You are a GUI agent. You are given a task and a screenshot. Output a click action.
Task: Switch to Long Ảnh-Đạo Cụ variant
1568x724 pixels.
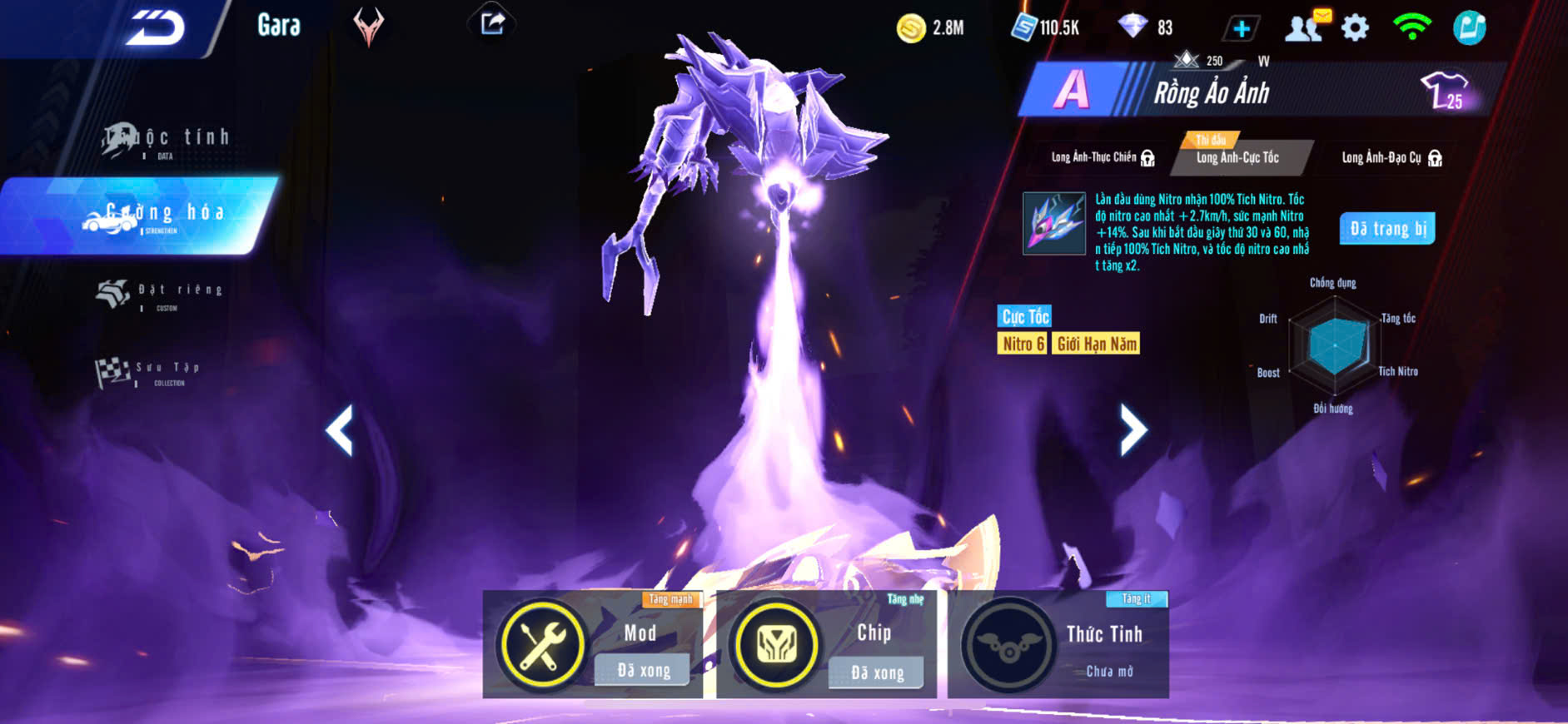[x=1391, y=157]
